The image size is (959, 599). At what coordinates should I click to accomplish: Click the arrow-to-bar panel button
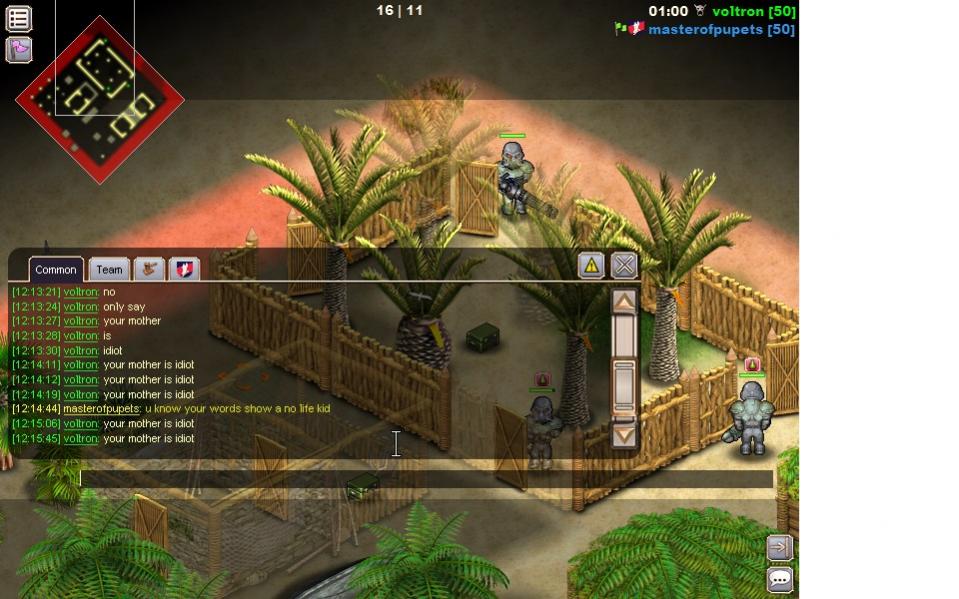779,547
